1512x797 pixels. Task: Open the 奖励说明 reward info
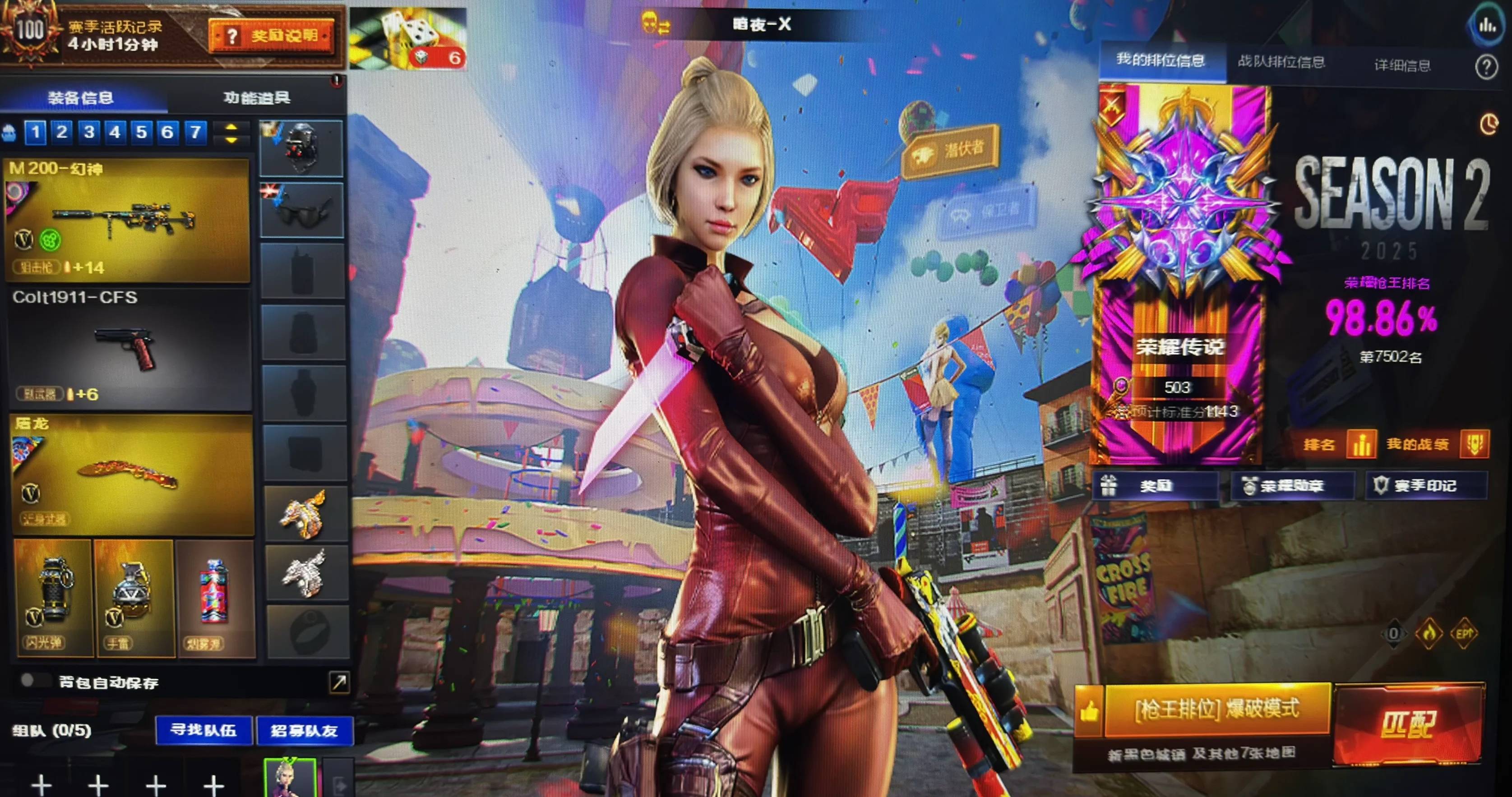pyautogui.click(x=272, y=37)
